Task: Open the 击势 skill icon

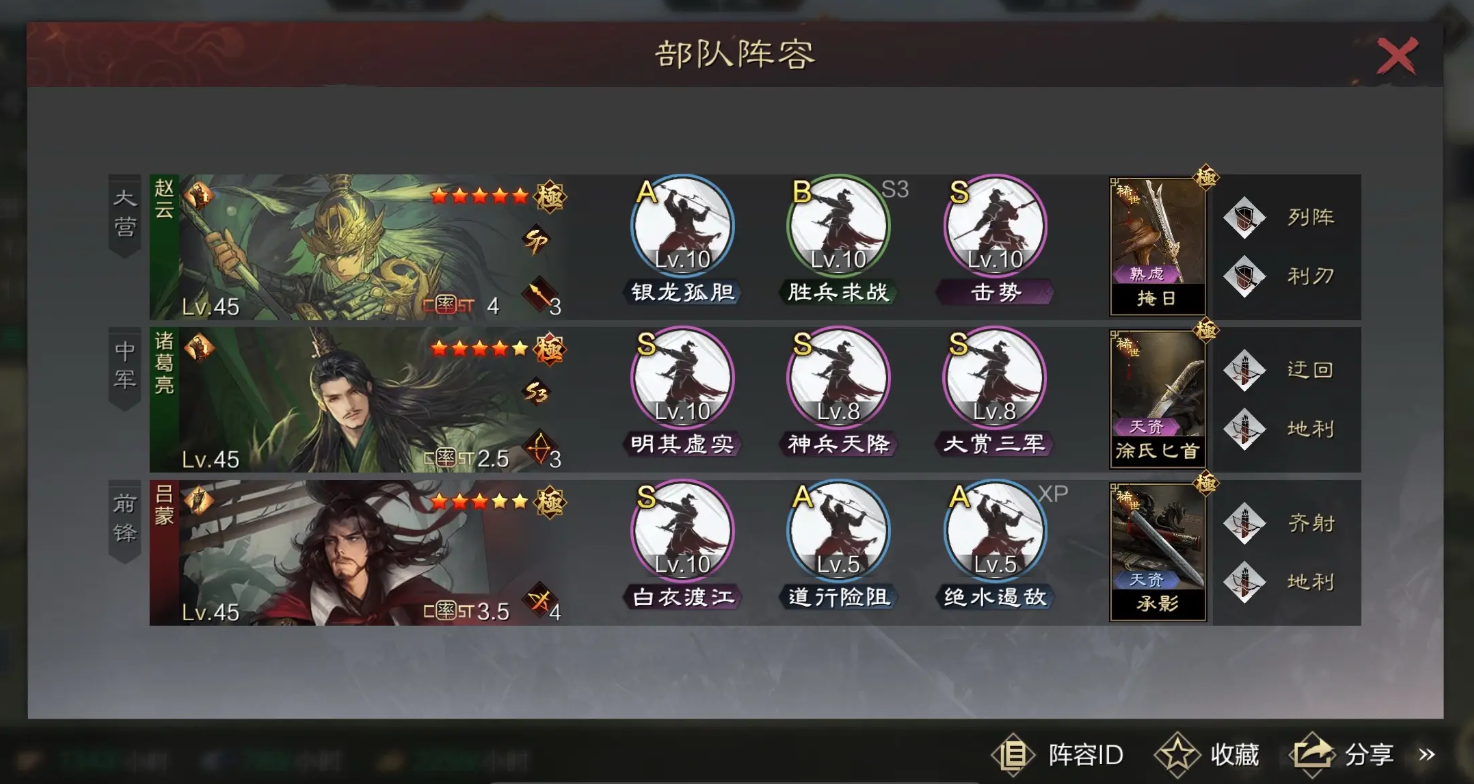Action: coord(994,228)
